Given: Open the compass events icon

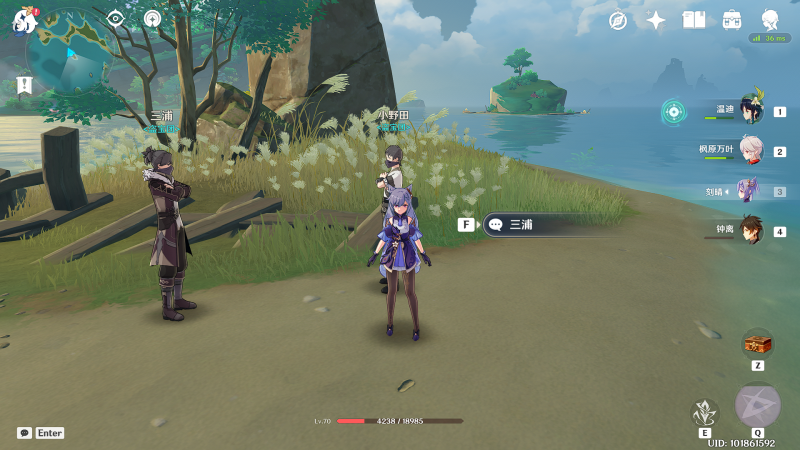Looking at the screenshot, I should pos(618,20).
